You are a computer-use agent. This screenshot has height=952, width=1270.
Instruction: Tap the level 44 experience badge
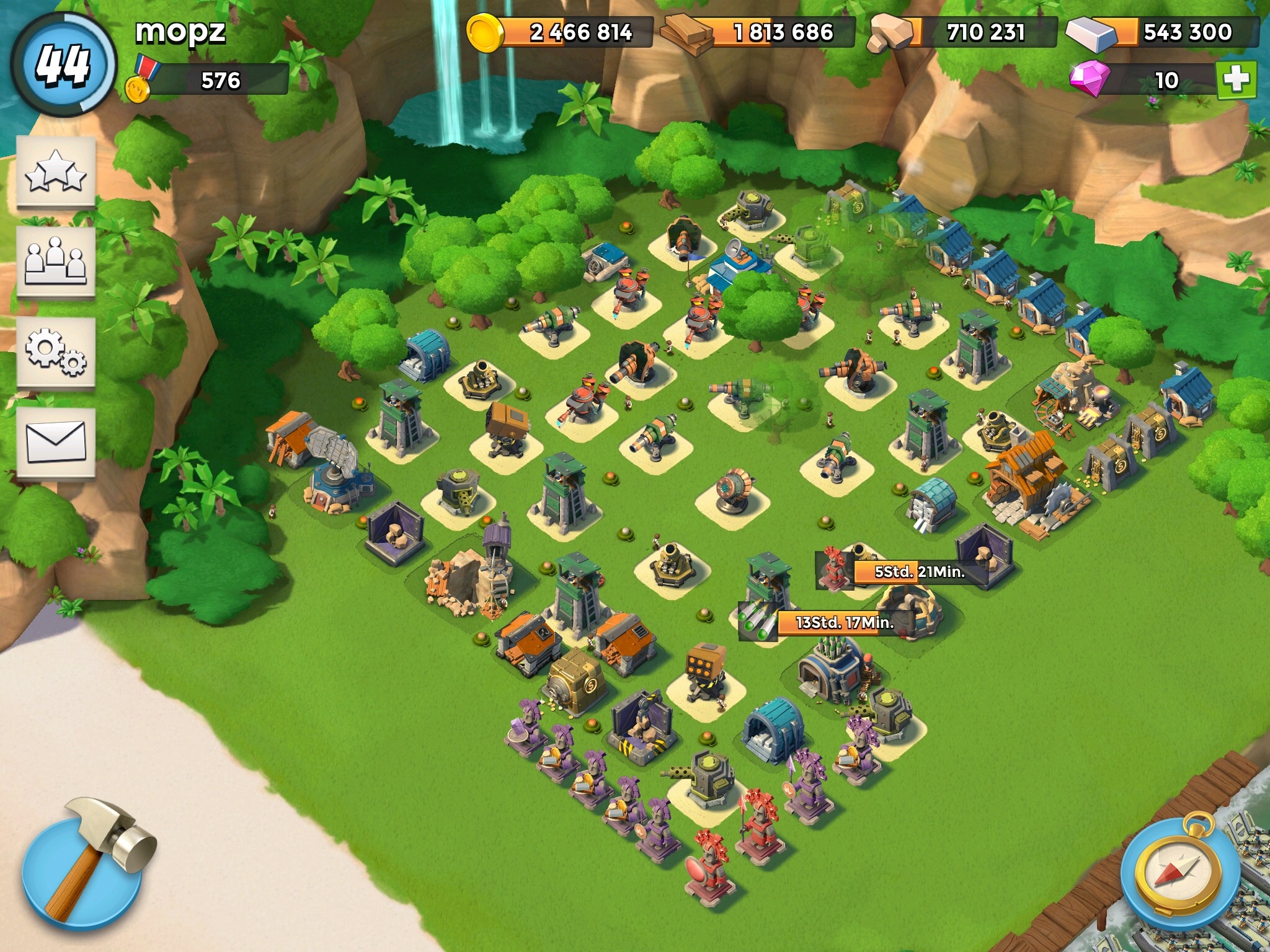pos(63,64)
